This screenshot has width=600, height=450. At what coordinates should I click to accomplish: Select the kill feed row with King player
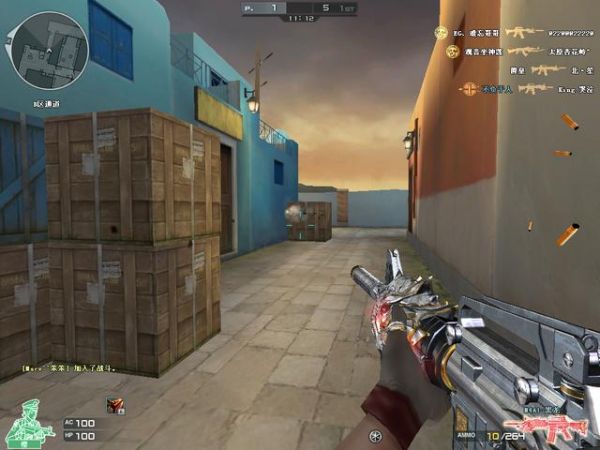point(520,89)
